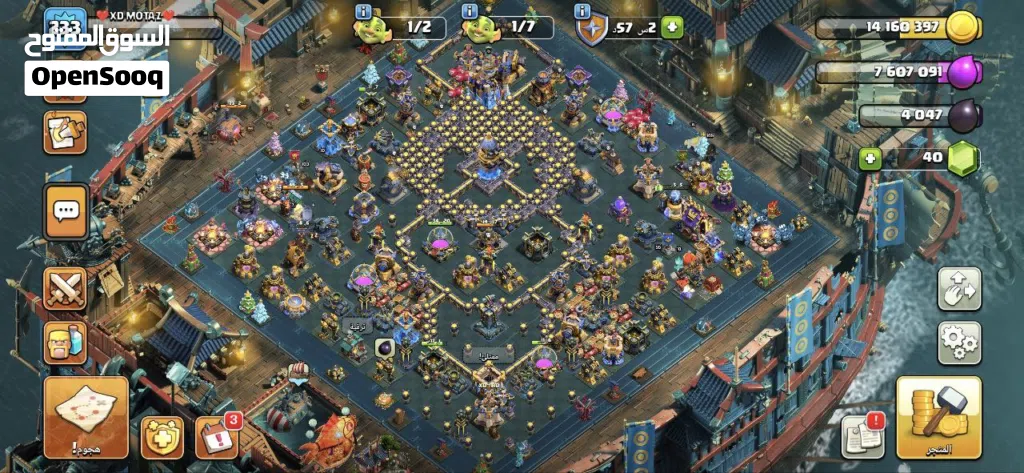
Task: Click the OpenSooq watermark logo
Action: pyautogui.click(x=97, y=77)
